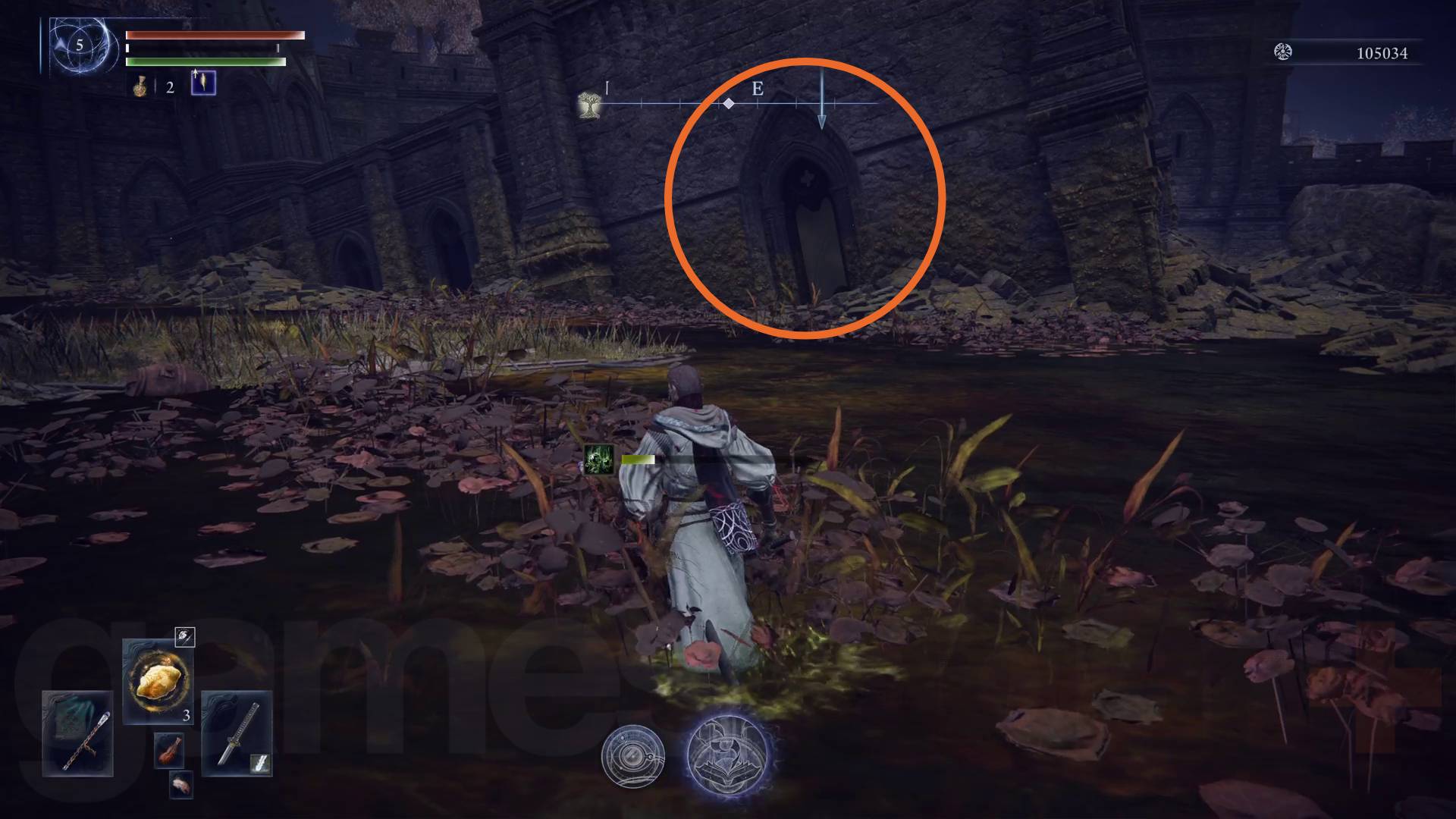Click the Golden Rune count label 3
The width and height of the screenshot is (1456, 819).
pyautogui.click(x=185, y=714)
